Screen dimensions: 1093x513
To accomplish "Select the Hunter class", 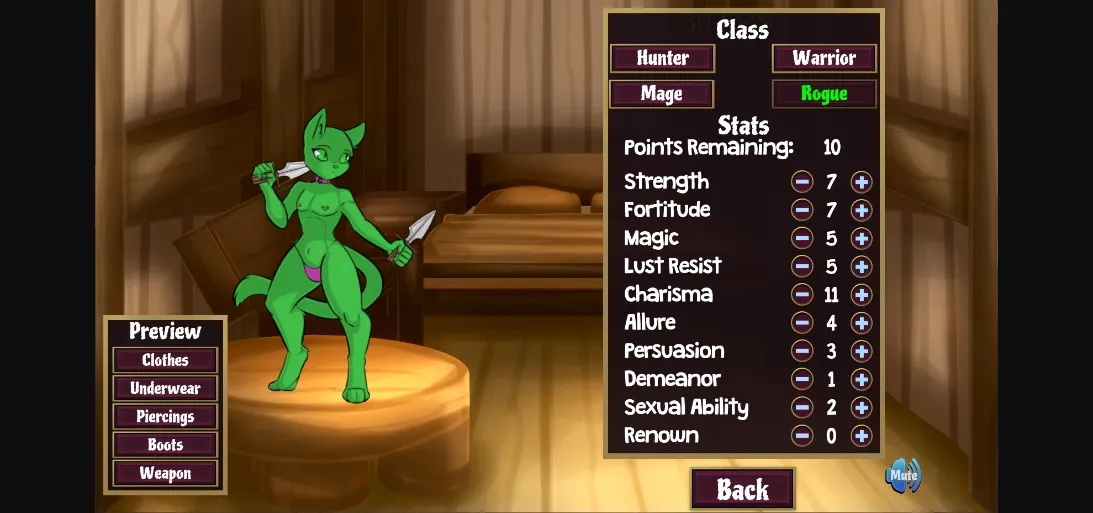I will click(662, 58).
